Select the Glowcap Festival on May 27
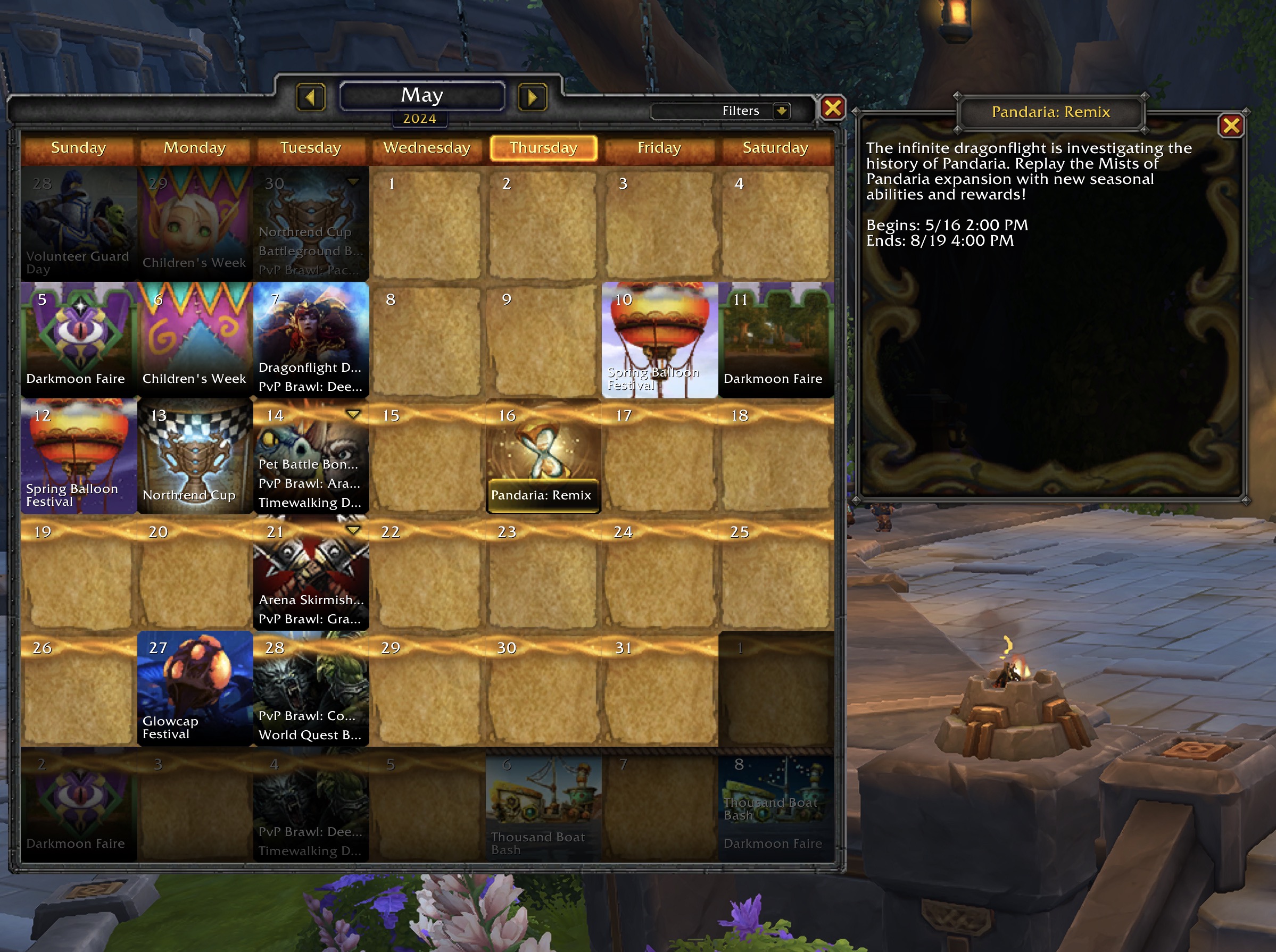The image size is (1276, 952). tap(195, 688)
